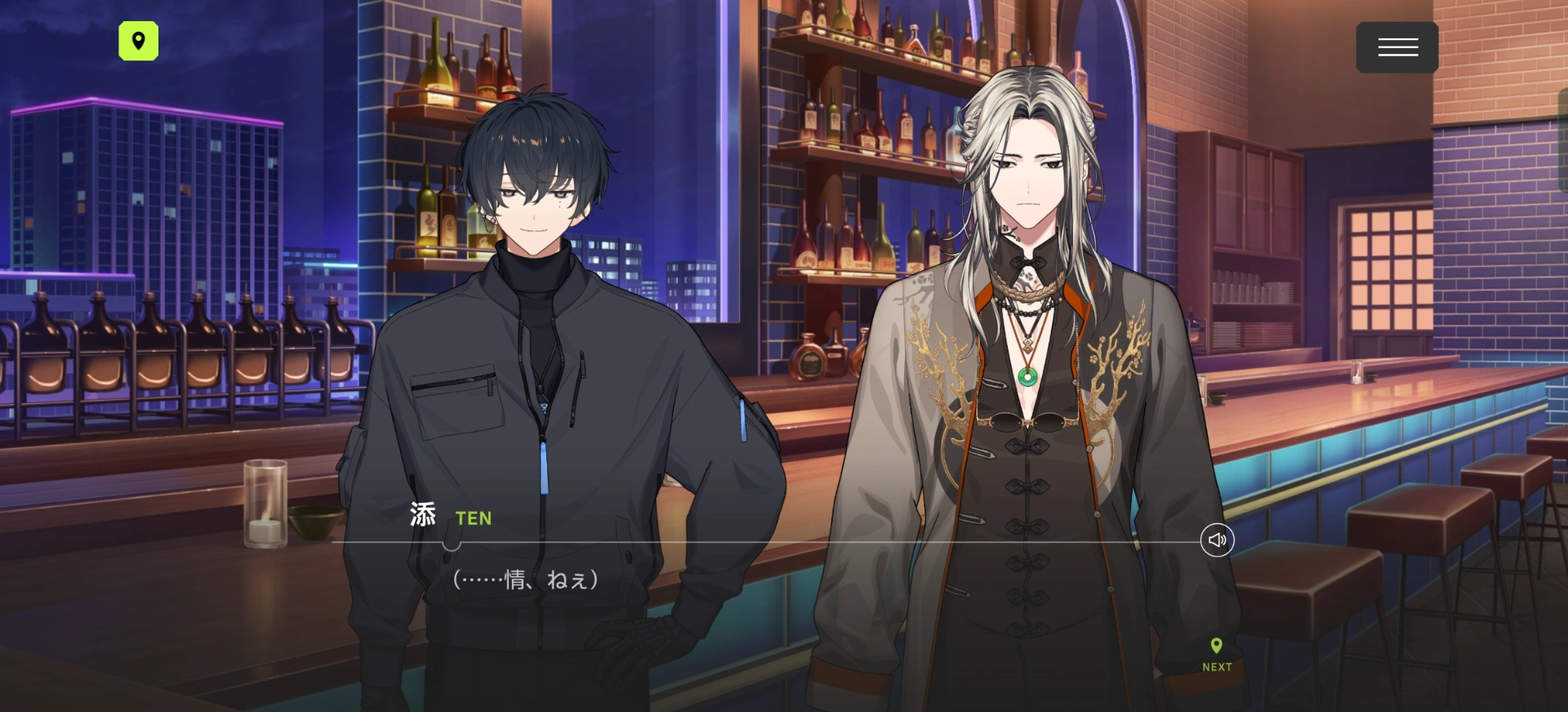Replay the voice line with speaker icon
The image size is (1568, 712).
1217,541
